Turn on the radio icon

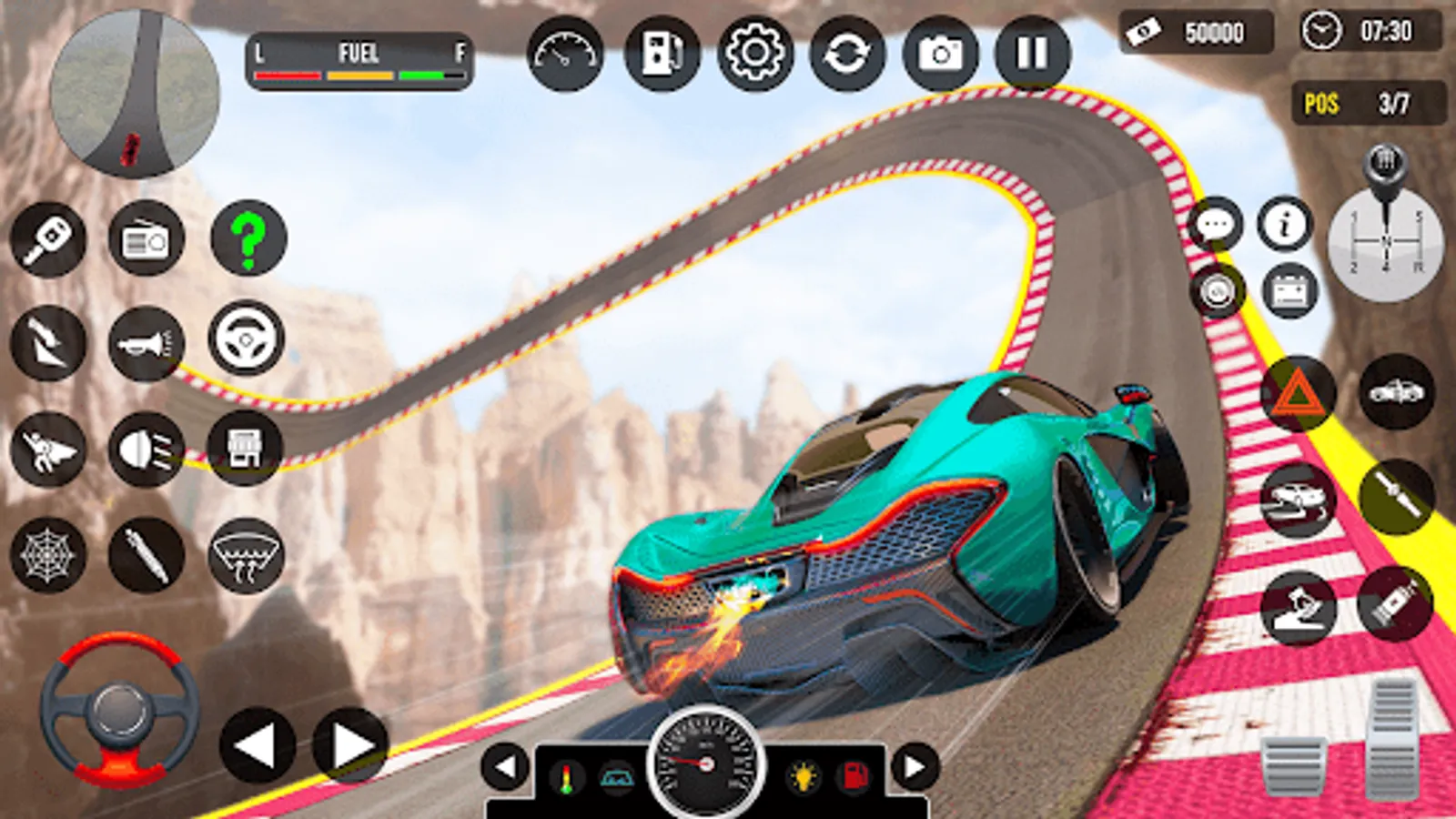pyautogui.click(x=146, y=239)
